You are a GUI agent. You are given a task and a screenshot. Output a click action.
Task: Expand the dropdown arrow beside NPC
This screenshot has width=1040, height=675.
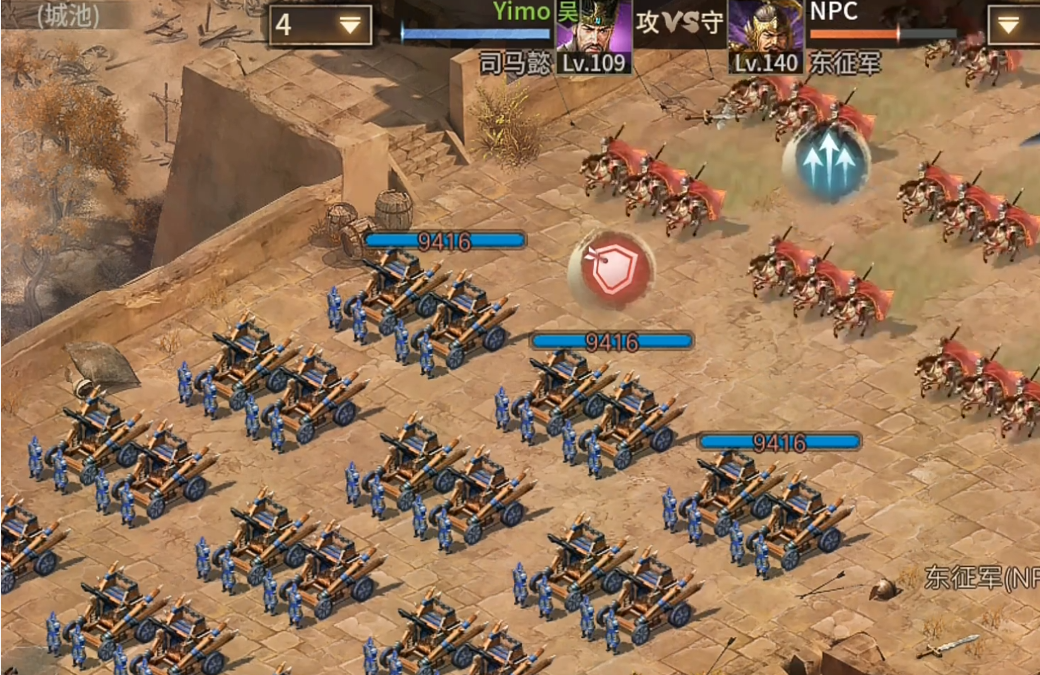point(1011,25)
